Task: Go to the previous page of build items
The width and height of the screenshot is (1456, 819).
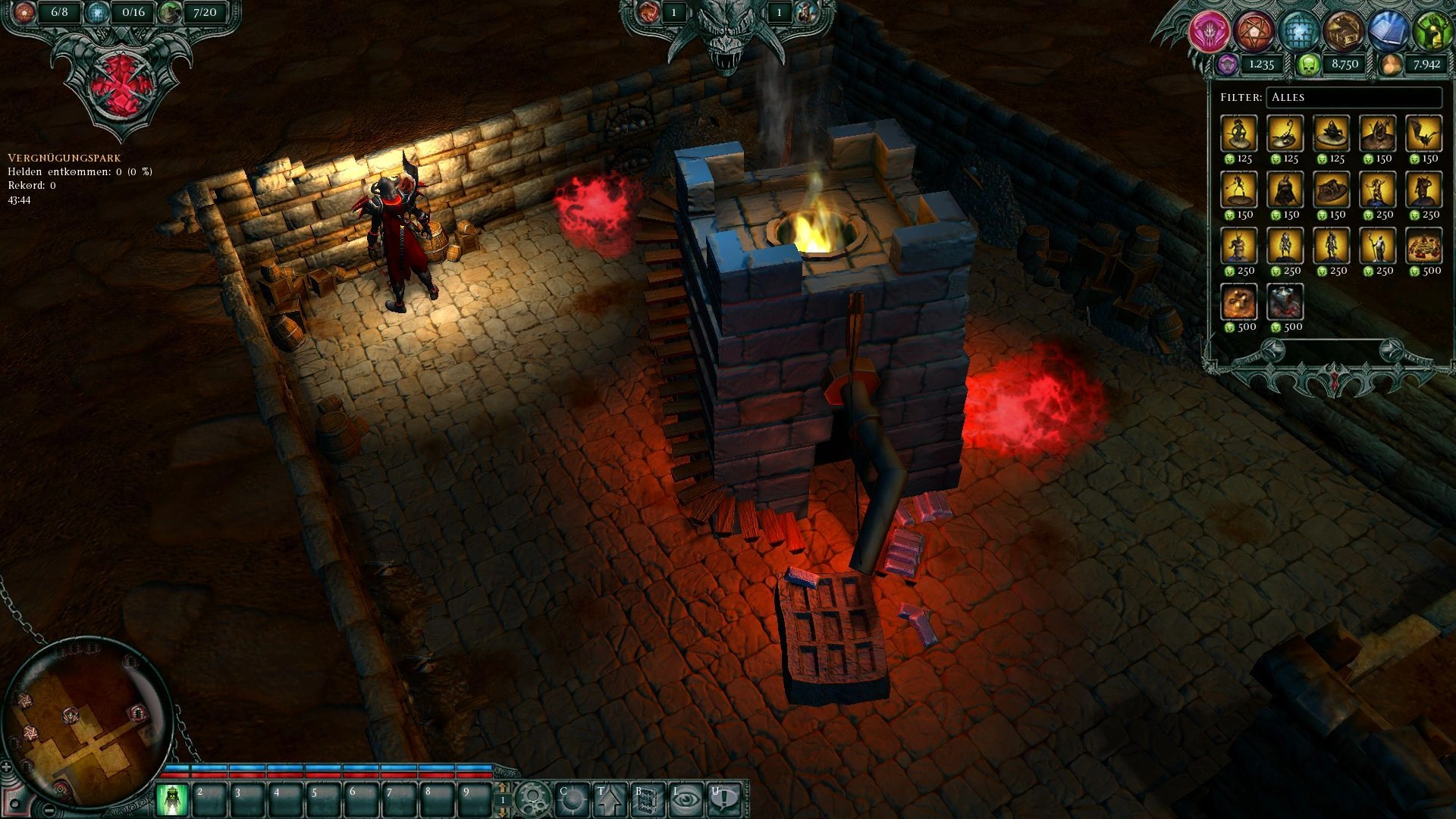Action: pyautogui.click(x=1273, y=350)
